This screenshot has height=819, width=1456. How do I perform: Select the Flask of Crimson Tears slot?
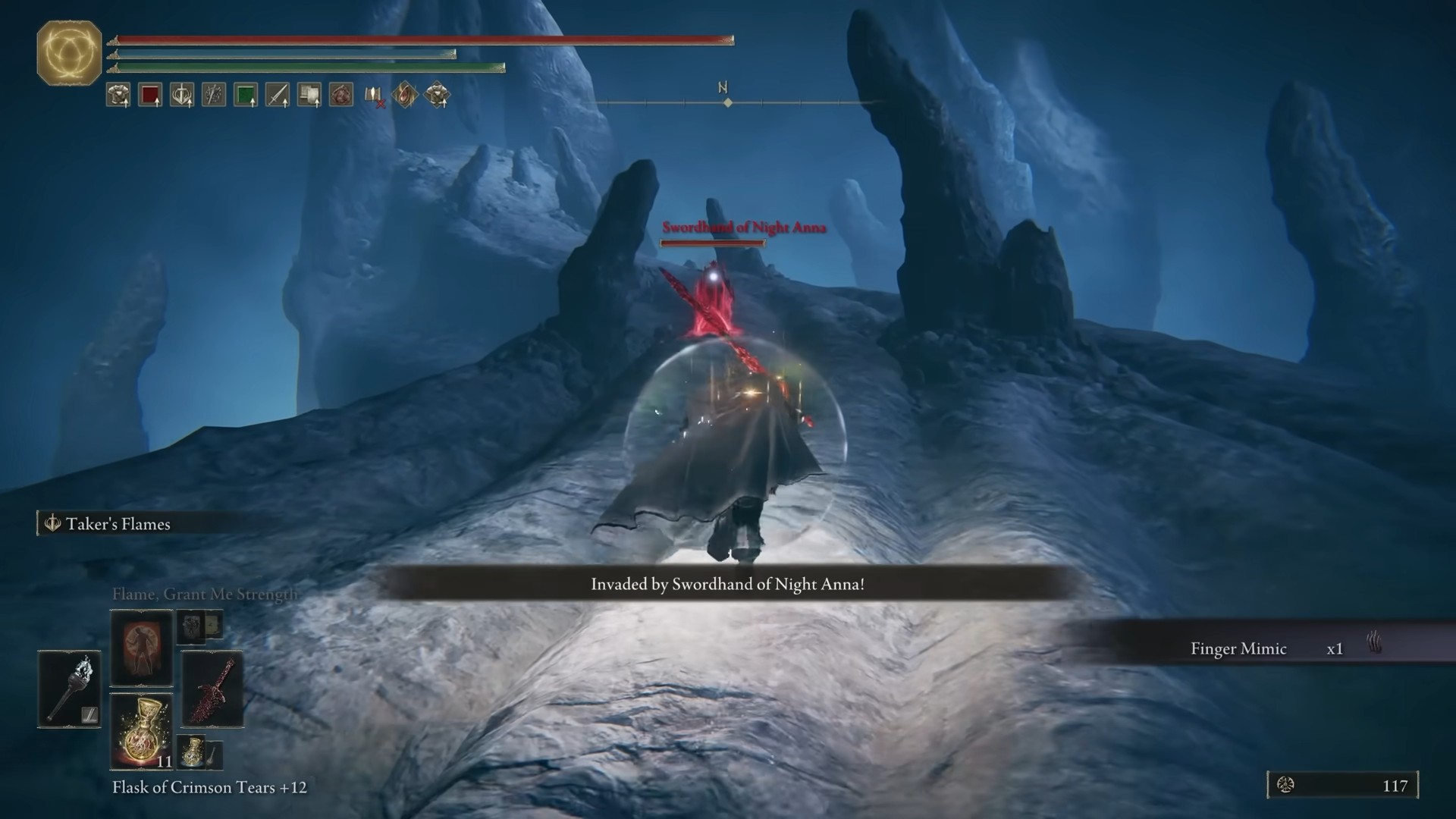pos(142,731)
